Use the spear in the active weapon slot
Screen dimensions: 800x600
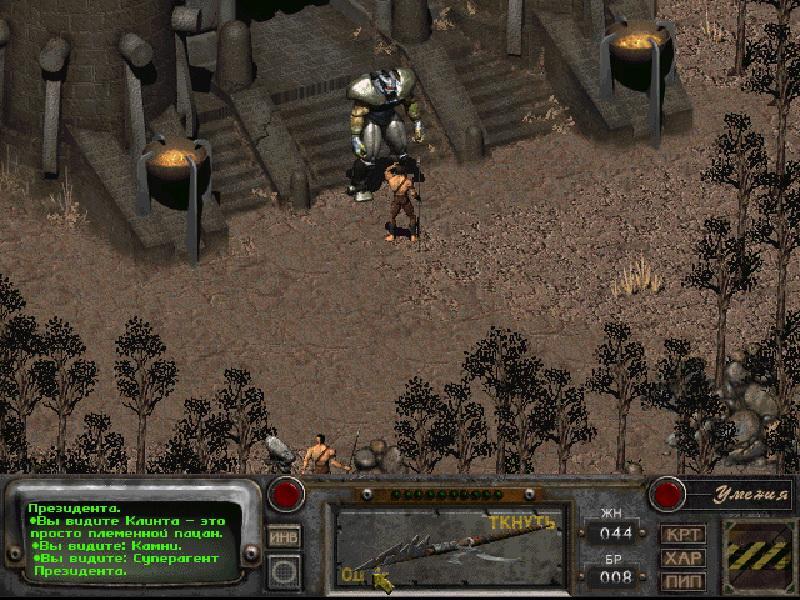(447, 548)
